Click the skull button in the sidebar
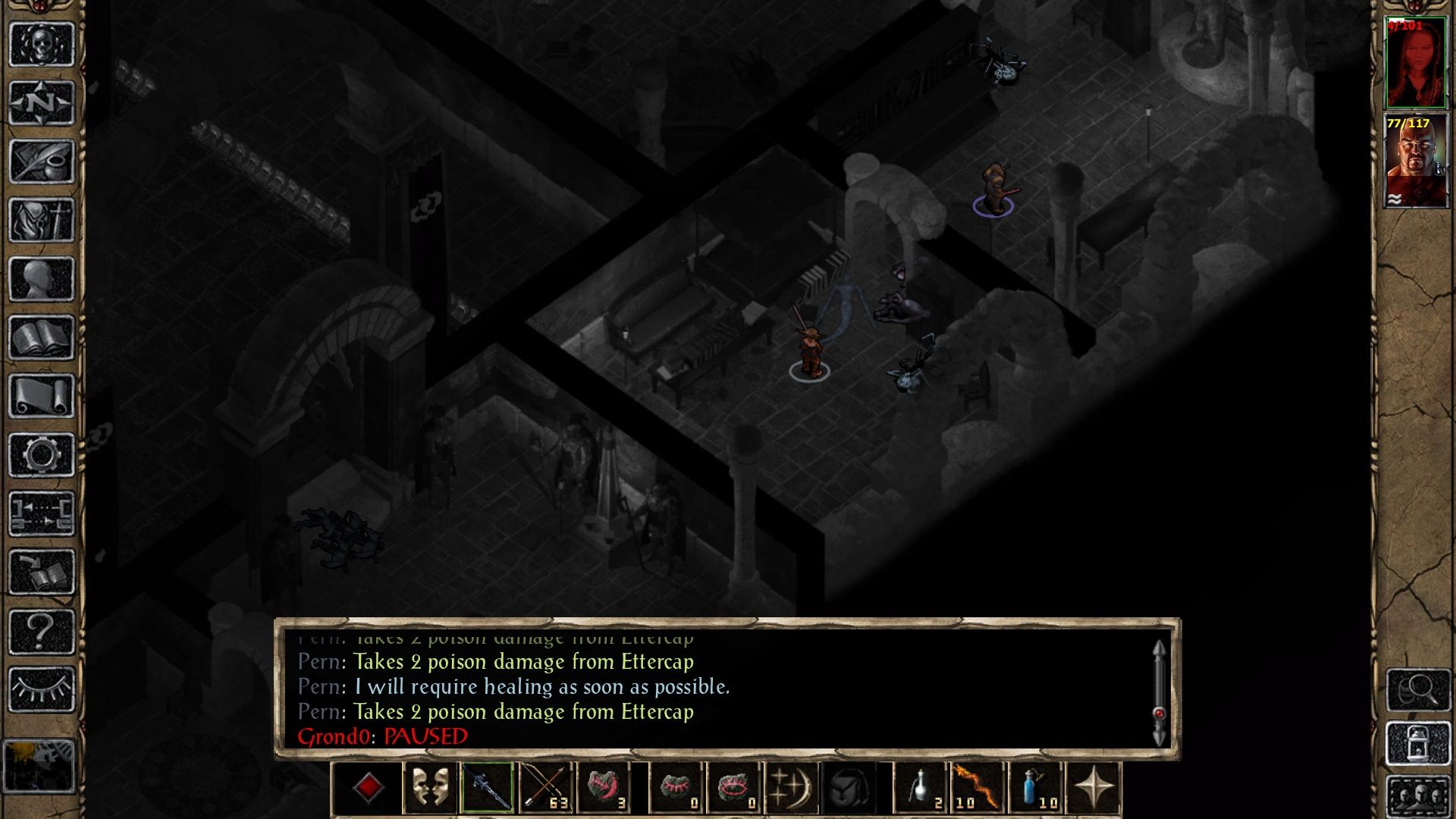Screen dimensions: 1456x819 coord(42,44)
